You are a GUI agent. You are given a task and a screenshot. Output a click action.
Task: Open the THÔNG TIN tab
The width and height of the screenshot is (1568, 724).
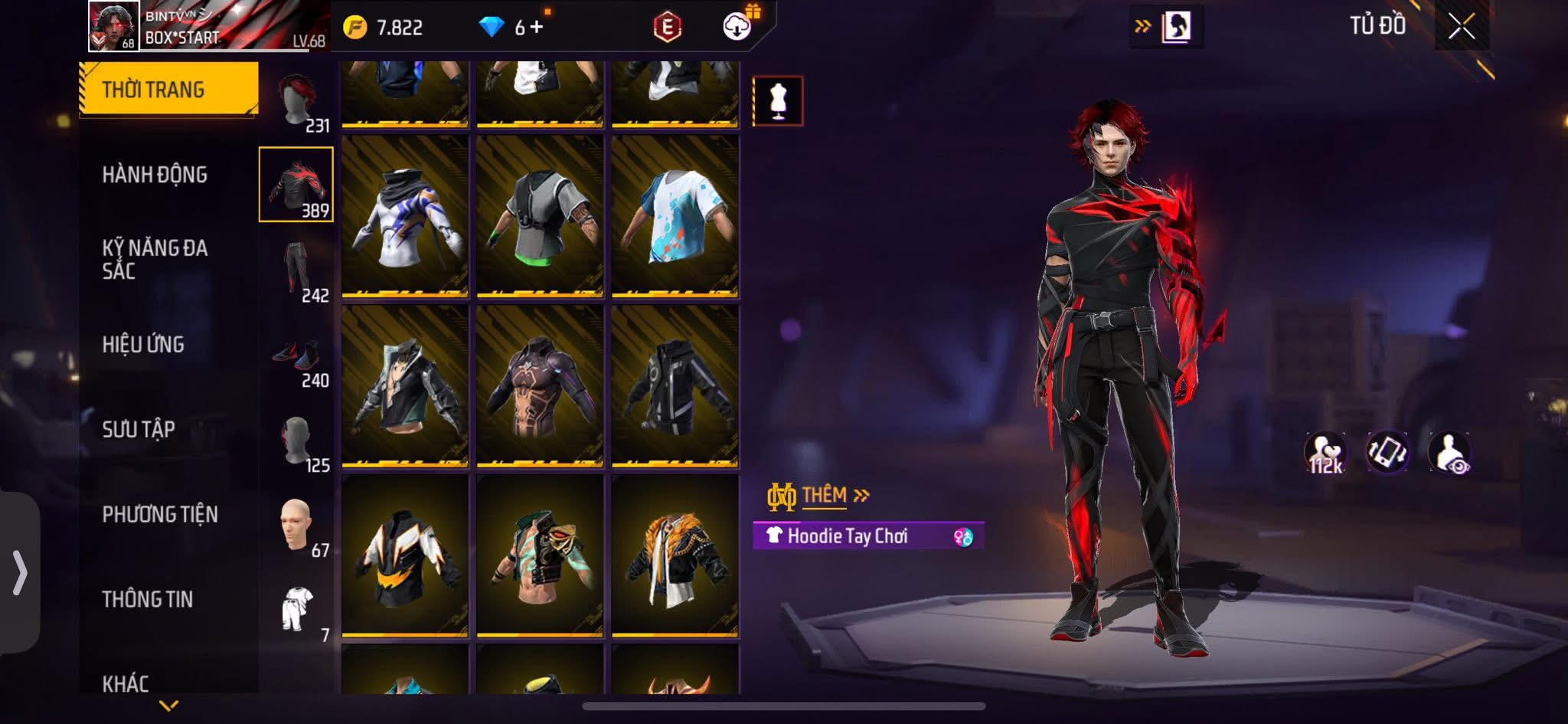pyautogui.click(x=148, y=599)
